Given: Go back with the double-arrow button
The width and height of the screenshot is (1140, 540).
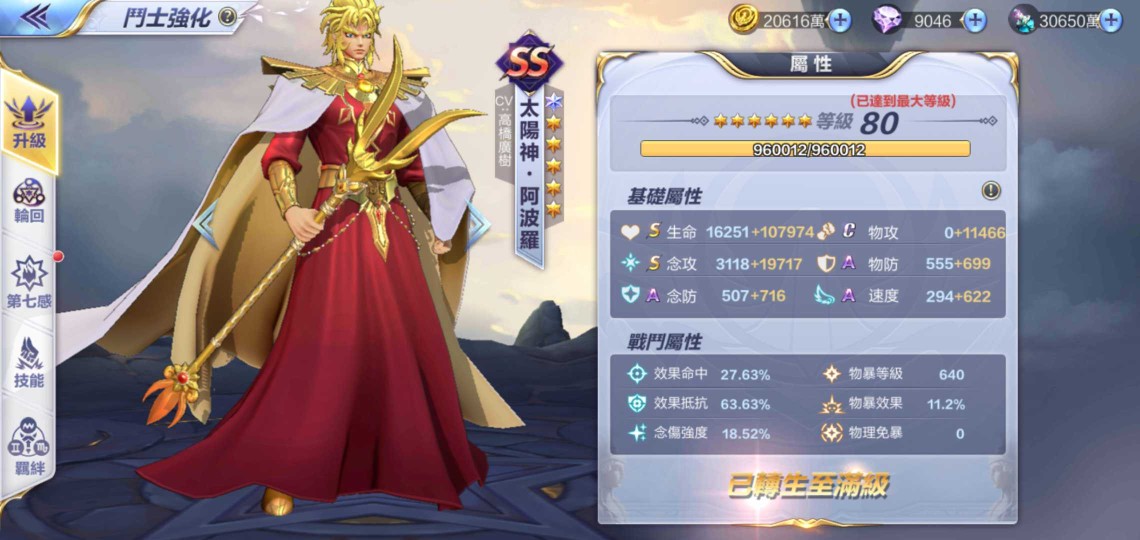Looking at the screenshot, I should [35, 17].
